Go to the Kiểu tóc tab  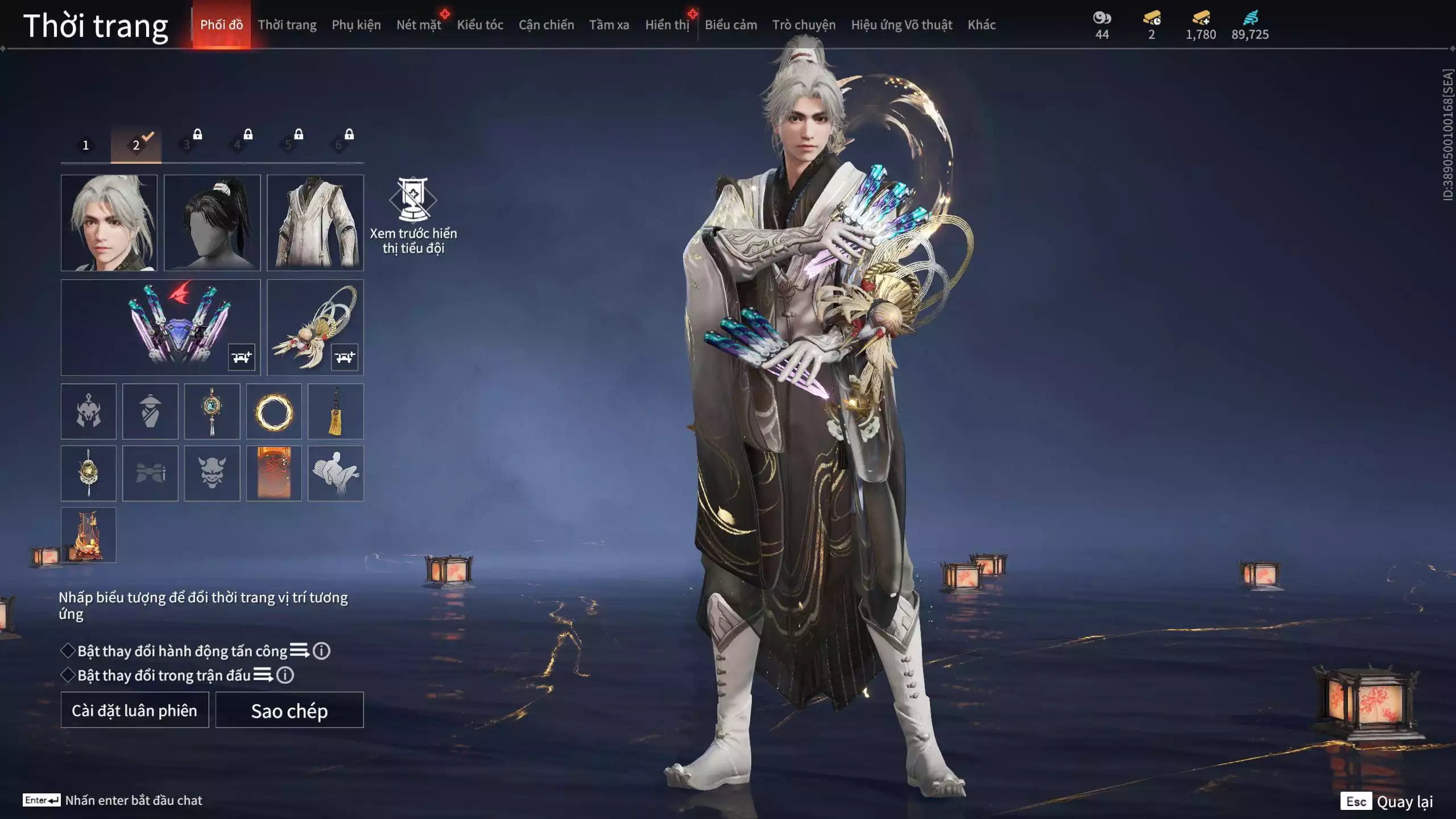tap(480, 25)
